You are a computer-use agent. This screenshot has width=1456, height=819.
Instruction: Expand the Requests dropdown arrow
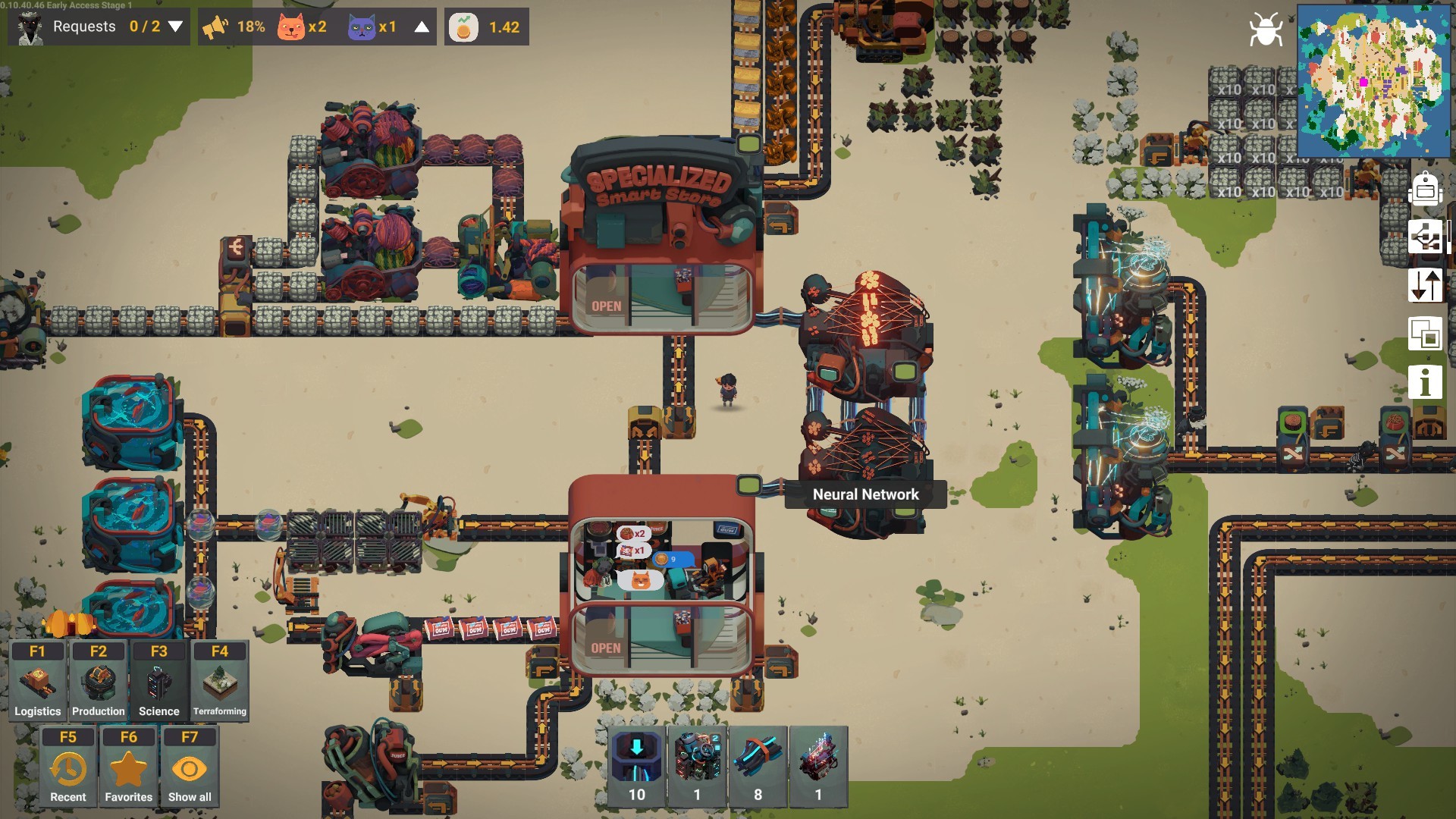(x=175, y=27)
